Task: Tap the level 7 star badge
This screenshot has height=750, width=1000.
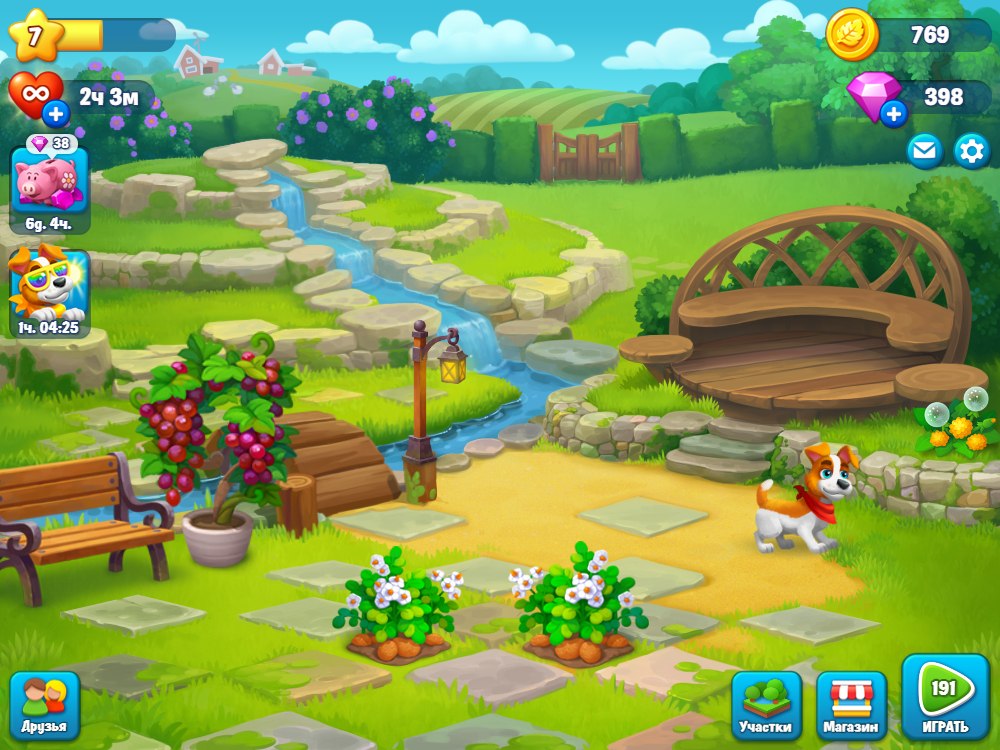Action: pos(35,35)
